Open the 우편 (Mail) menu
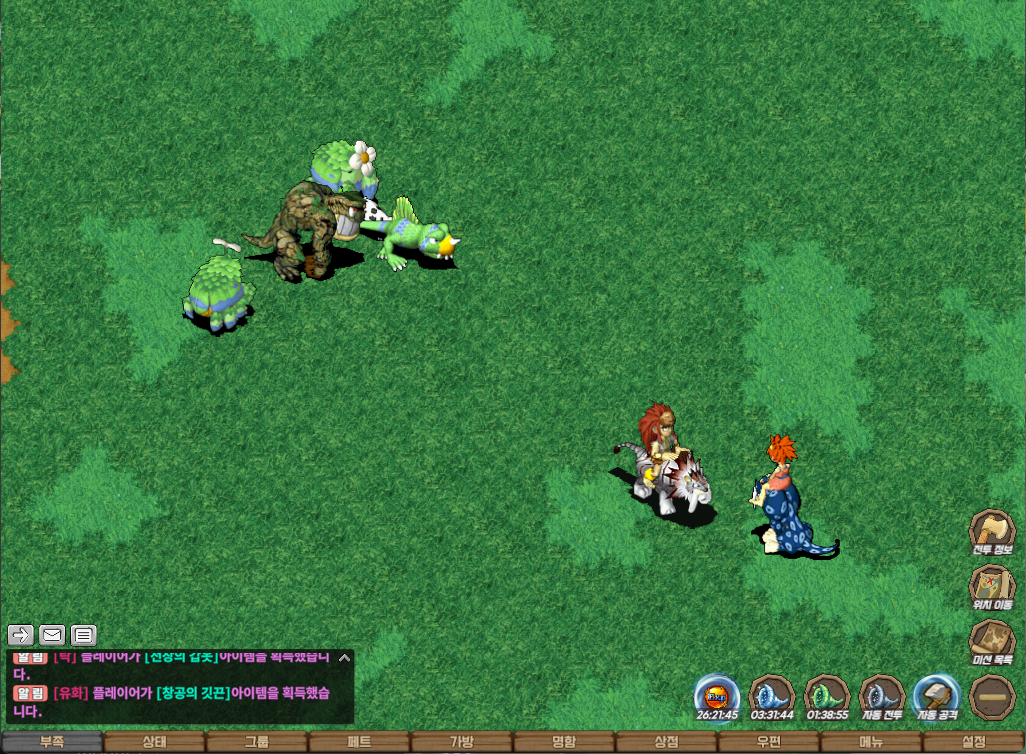1026x754 pixels. (x=769, y=742)
